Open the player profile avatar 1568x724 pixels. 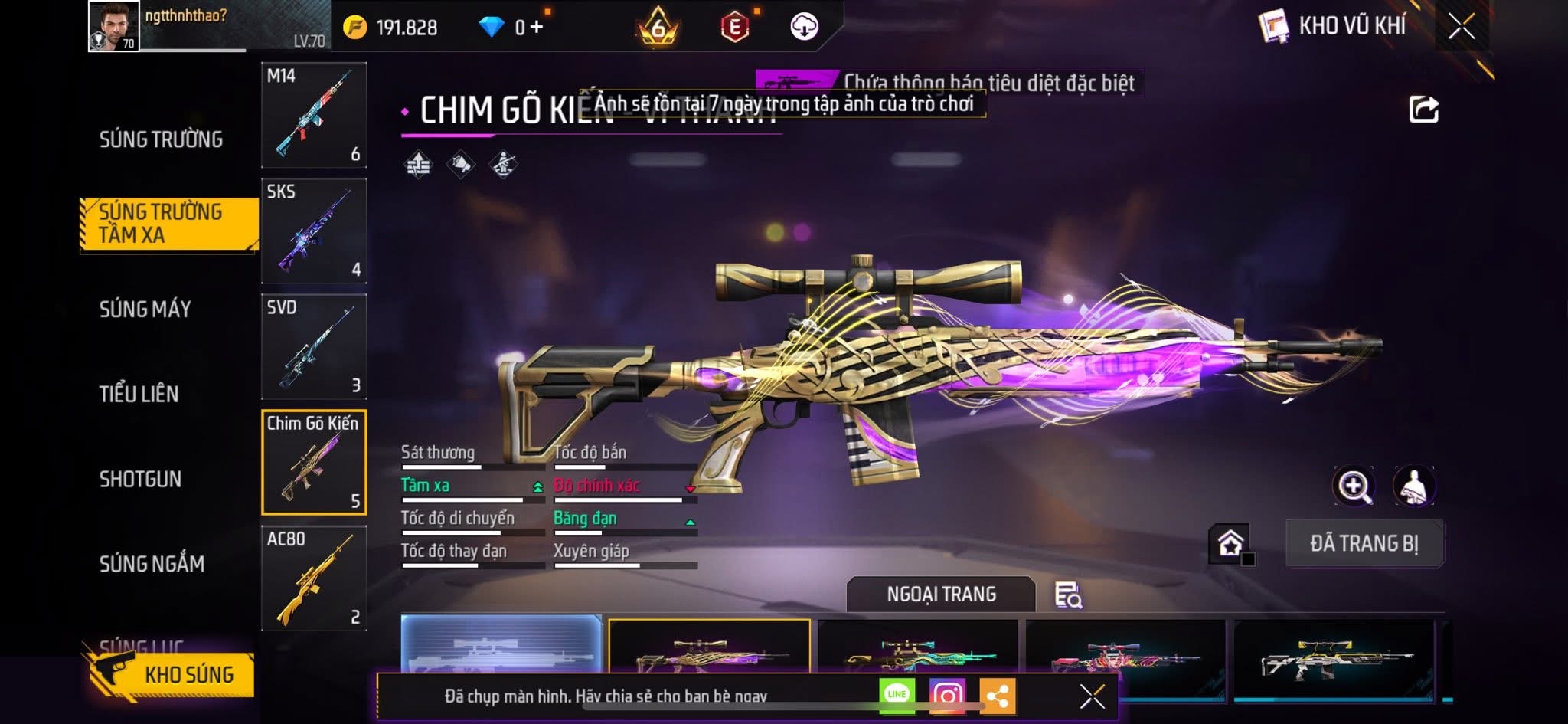(x=114, y=26)
